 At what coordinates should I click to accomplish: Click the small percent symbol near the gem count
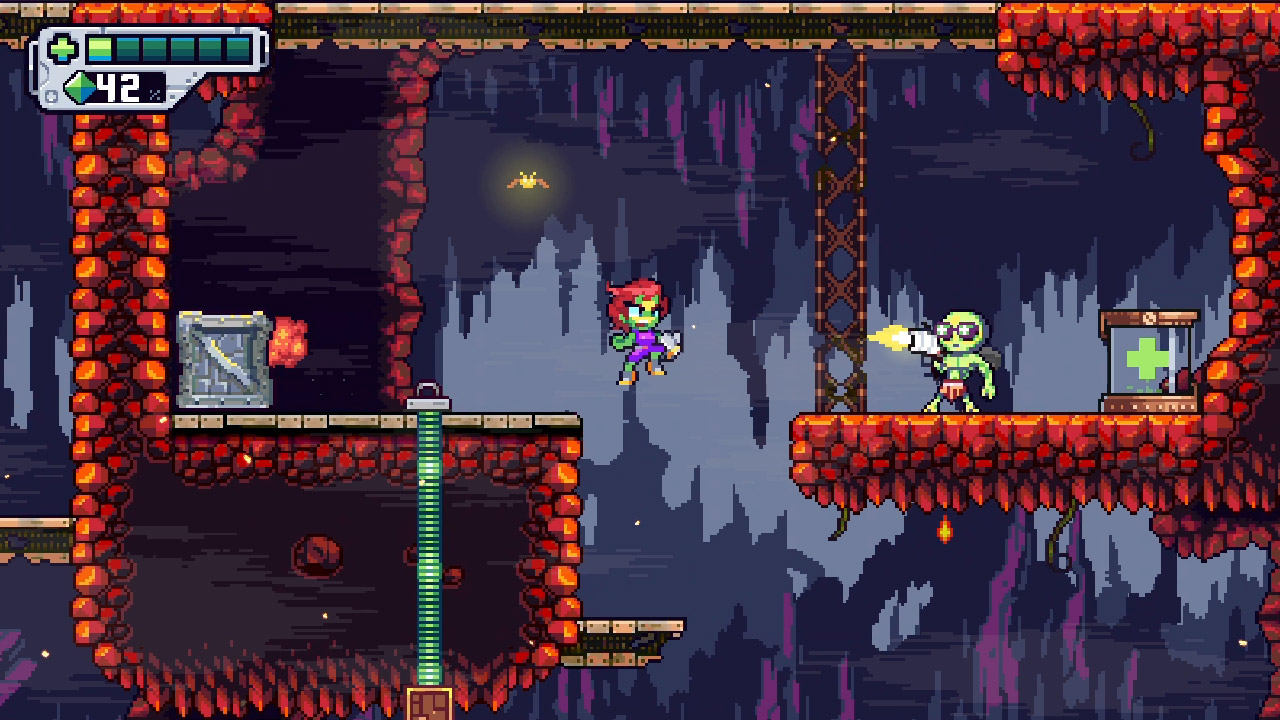[x=154, y=94]
